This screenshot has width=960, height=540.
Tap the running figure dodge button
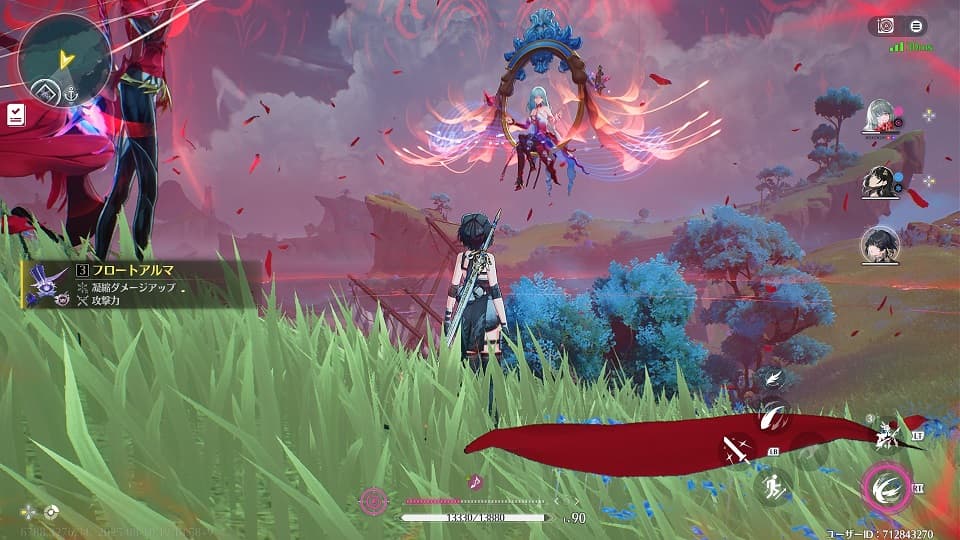(773, 488)
